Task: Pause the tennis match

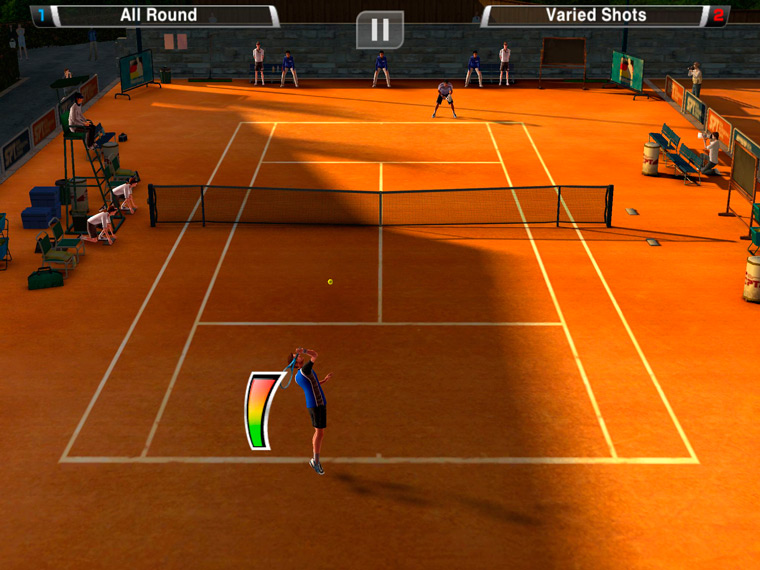Action: 380,29
